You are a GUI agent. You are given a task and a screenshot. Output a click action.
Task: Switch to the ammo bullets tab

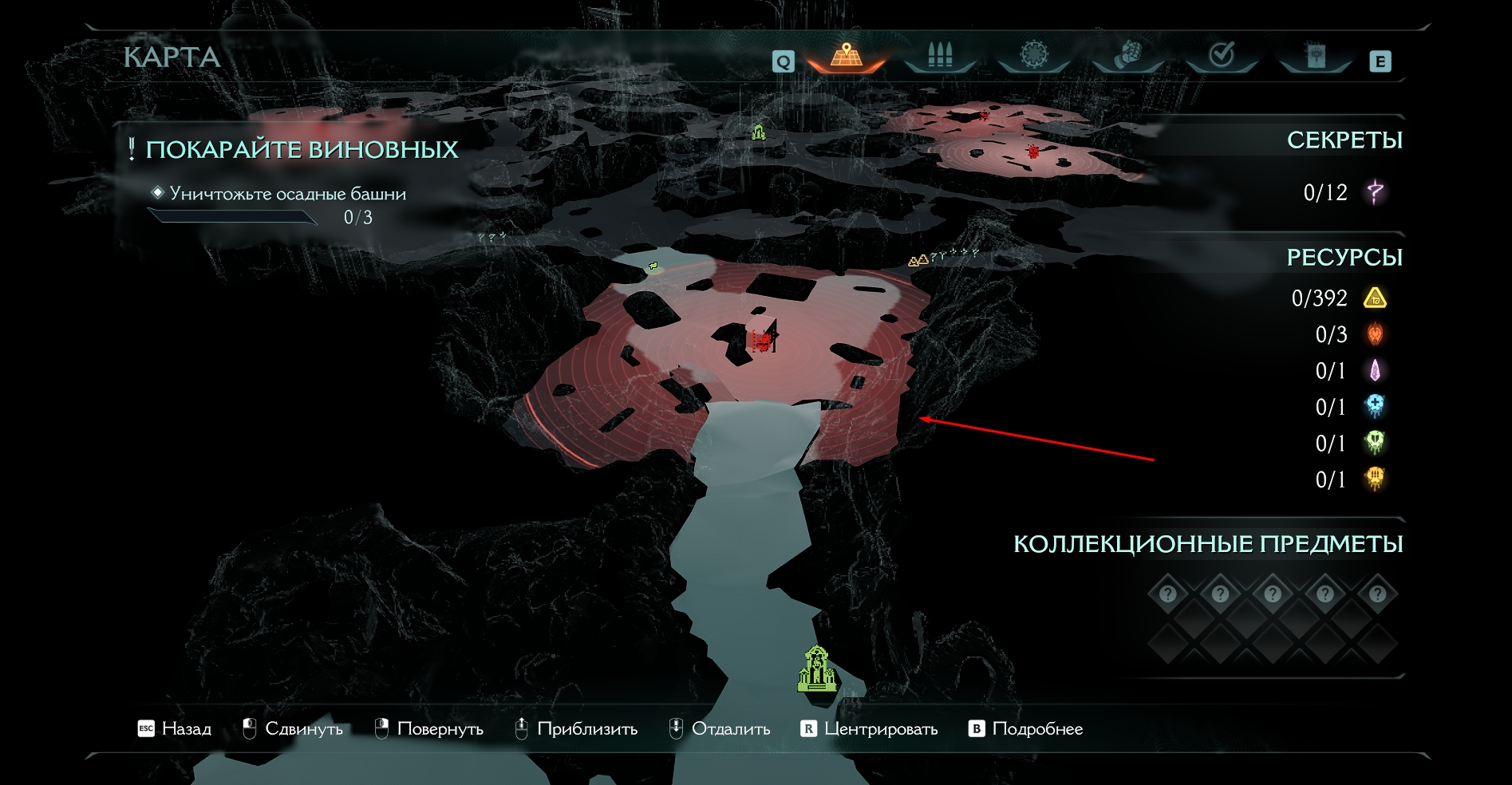tap(940, 56)
